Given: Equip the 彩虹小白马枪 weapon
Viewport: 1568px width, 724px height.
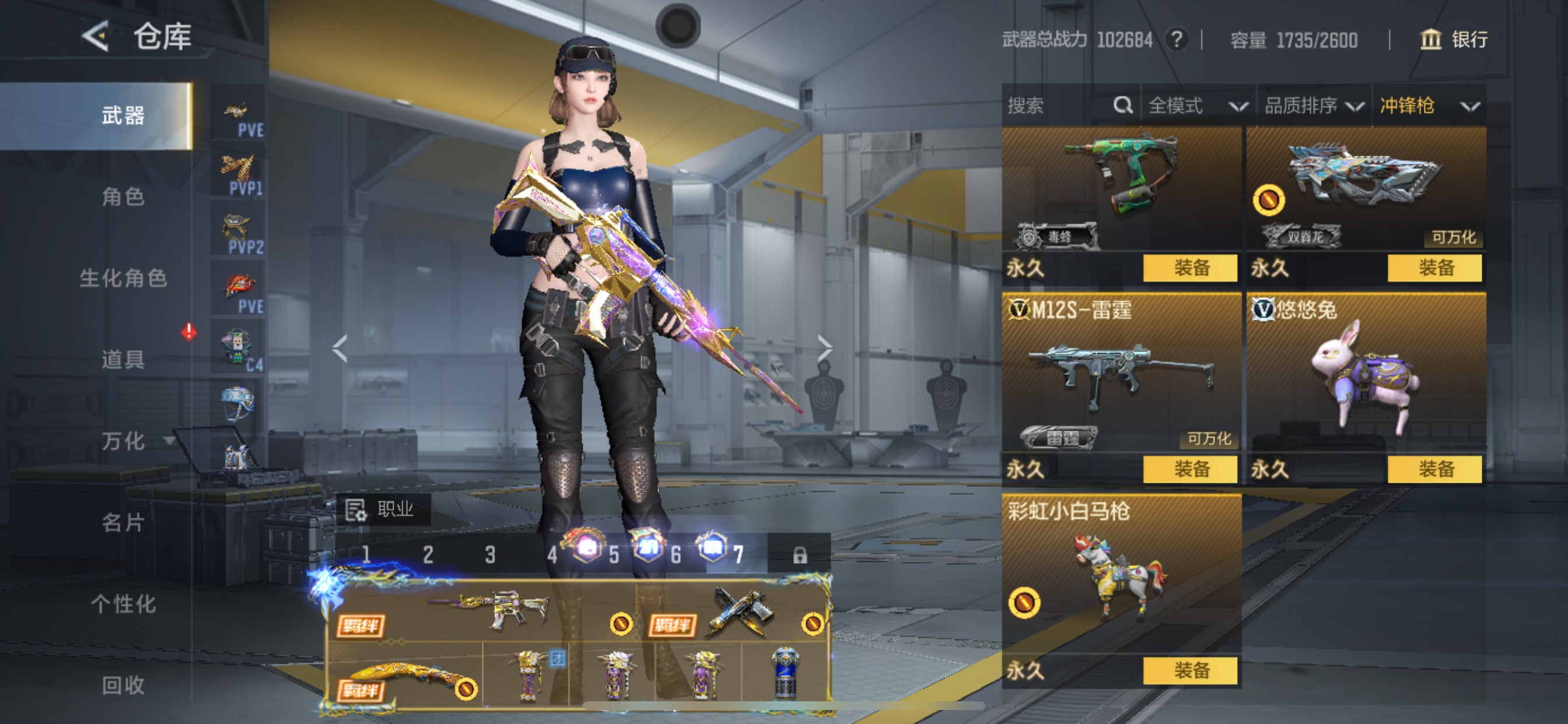Looking at the screenshot, I should point(1190,670).
